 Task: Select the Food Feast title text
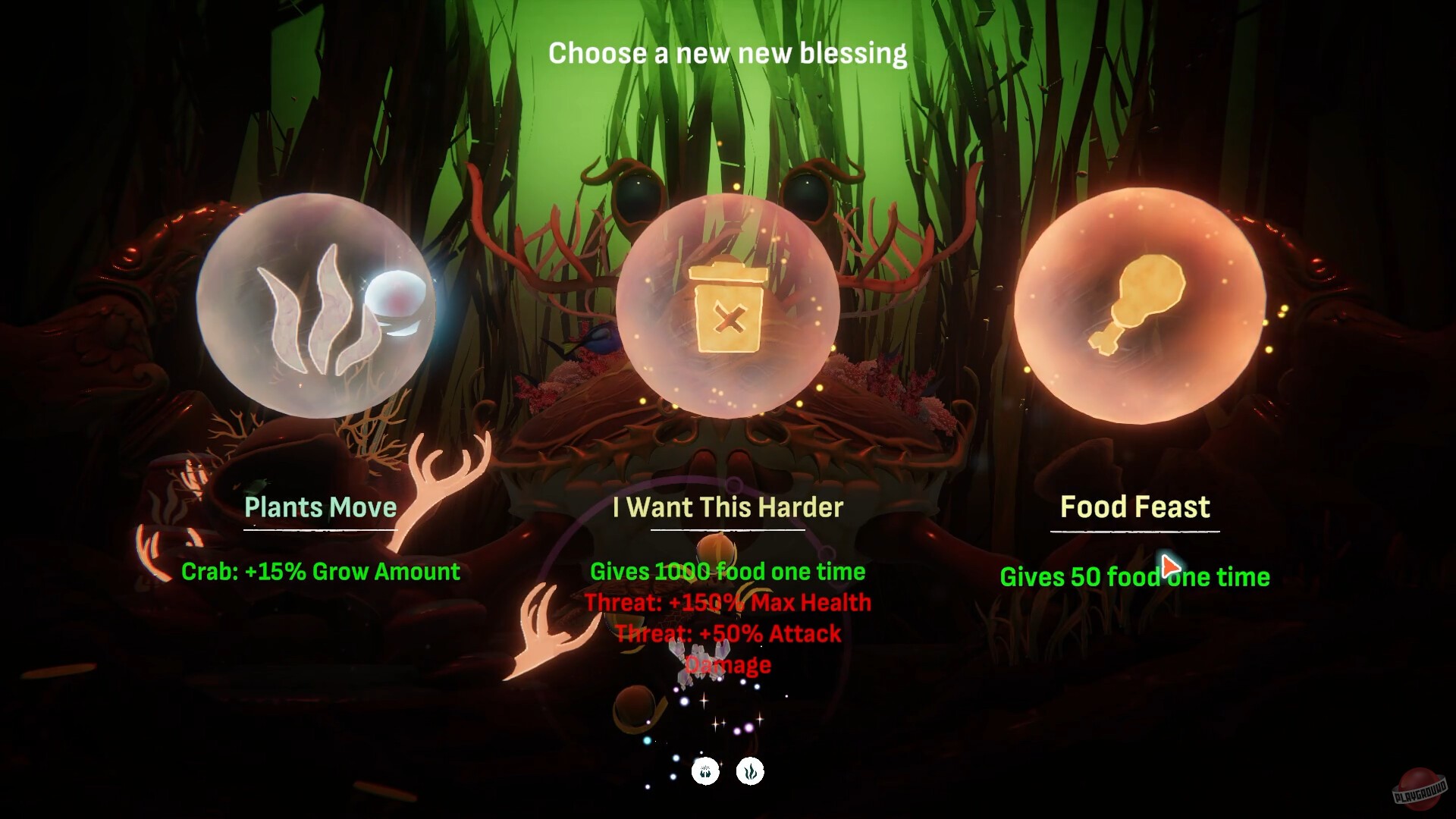(x=1134, y=507)
